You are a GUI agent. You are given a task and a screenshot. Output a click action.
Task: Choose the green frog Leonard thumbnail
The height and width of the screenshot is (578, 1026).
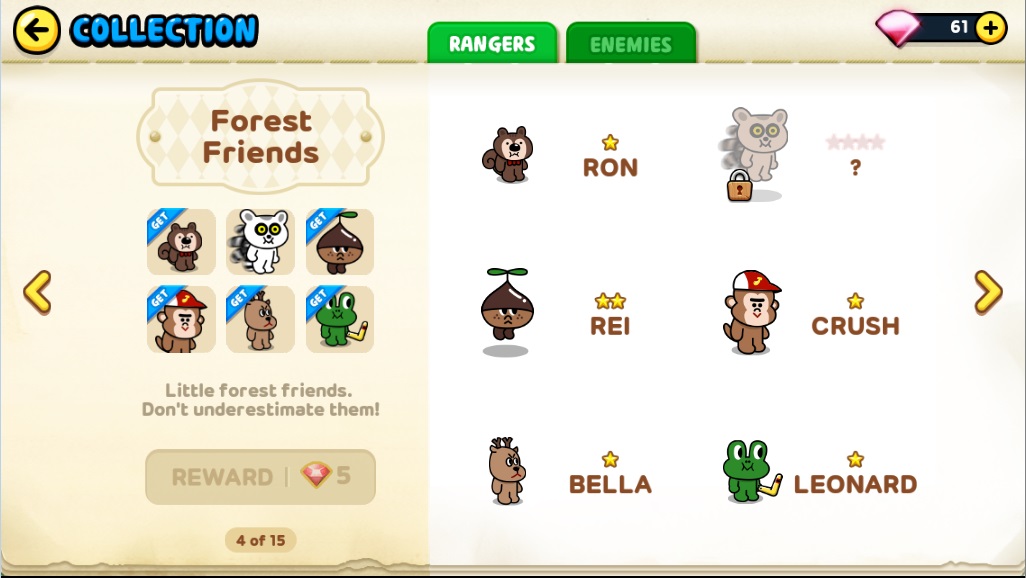[x=340, y=320]
